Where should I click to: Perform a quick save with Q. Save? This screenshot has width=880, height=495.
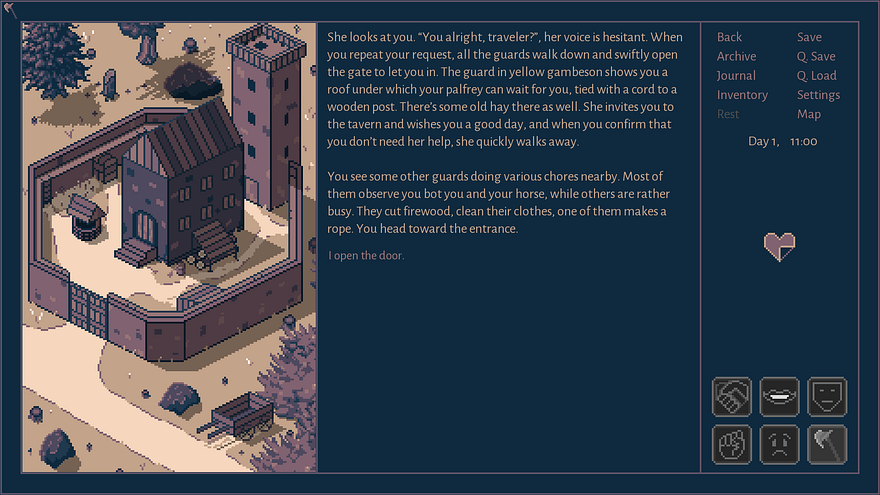coord(816,56)
